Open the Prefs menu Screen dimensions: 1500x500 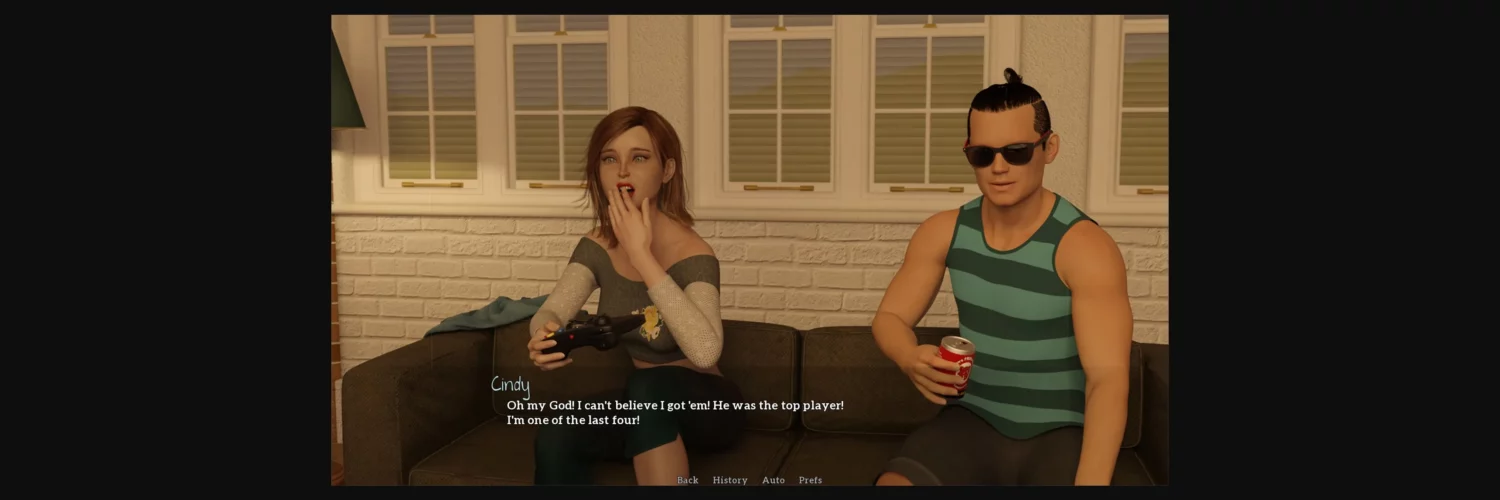coord(810,480)
